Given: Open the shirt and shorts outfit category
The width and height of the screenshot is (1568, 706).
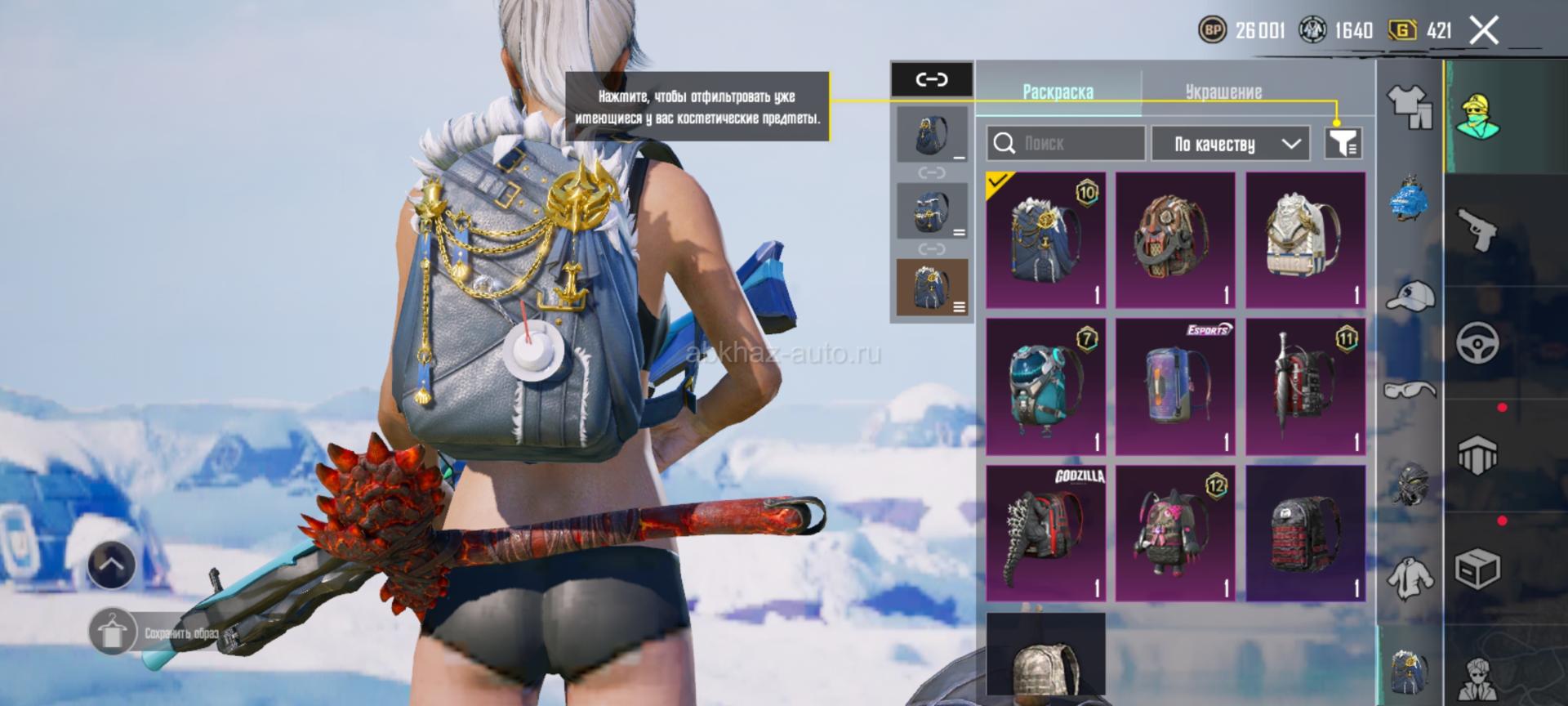Looking at the screenshot, I should [1410, 106].
